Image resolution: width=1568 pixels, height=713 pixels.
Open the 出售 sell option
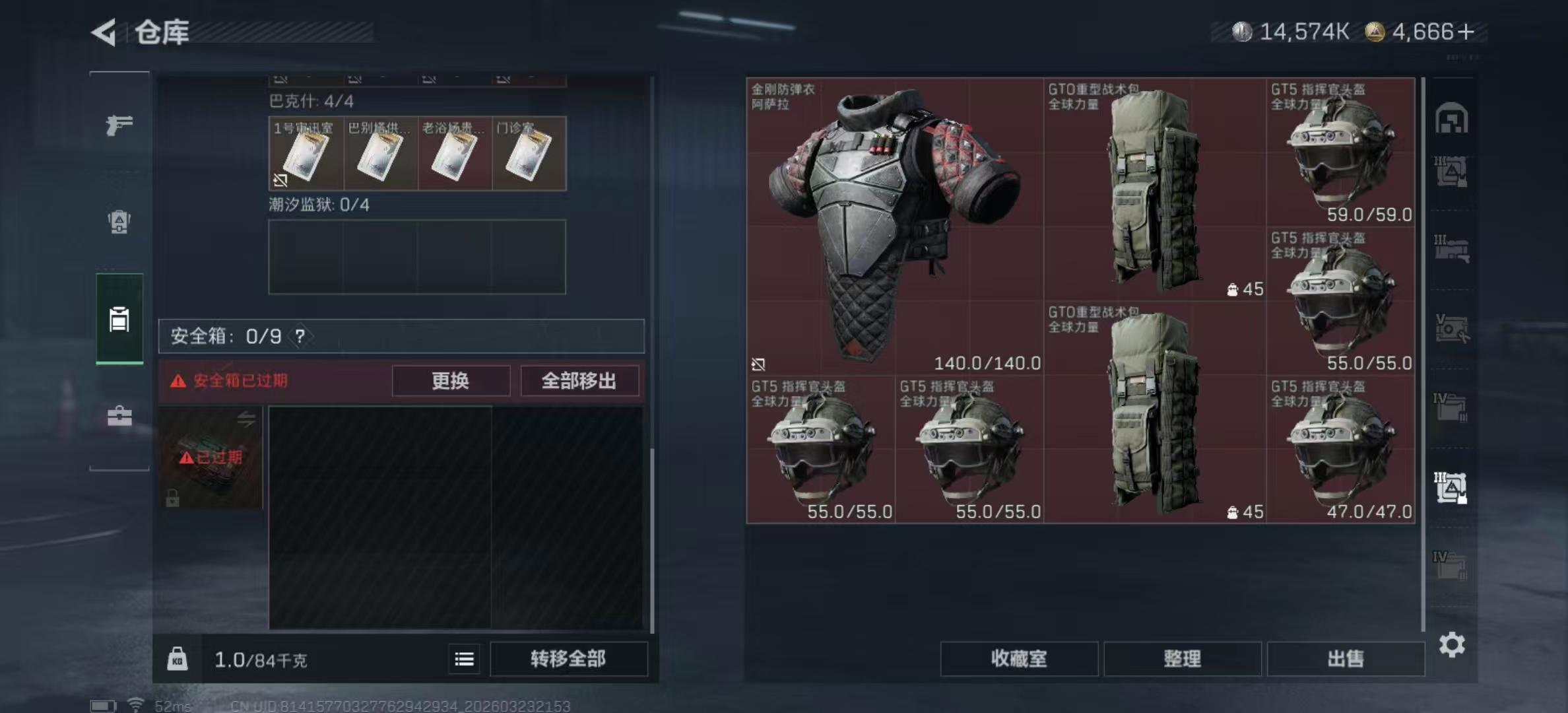coord(1345,659)
